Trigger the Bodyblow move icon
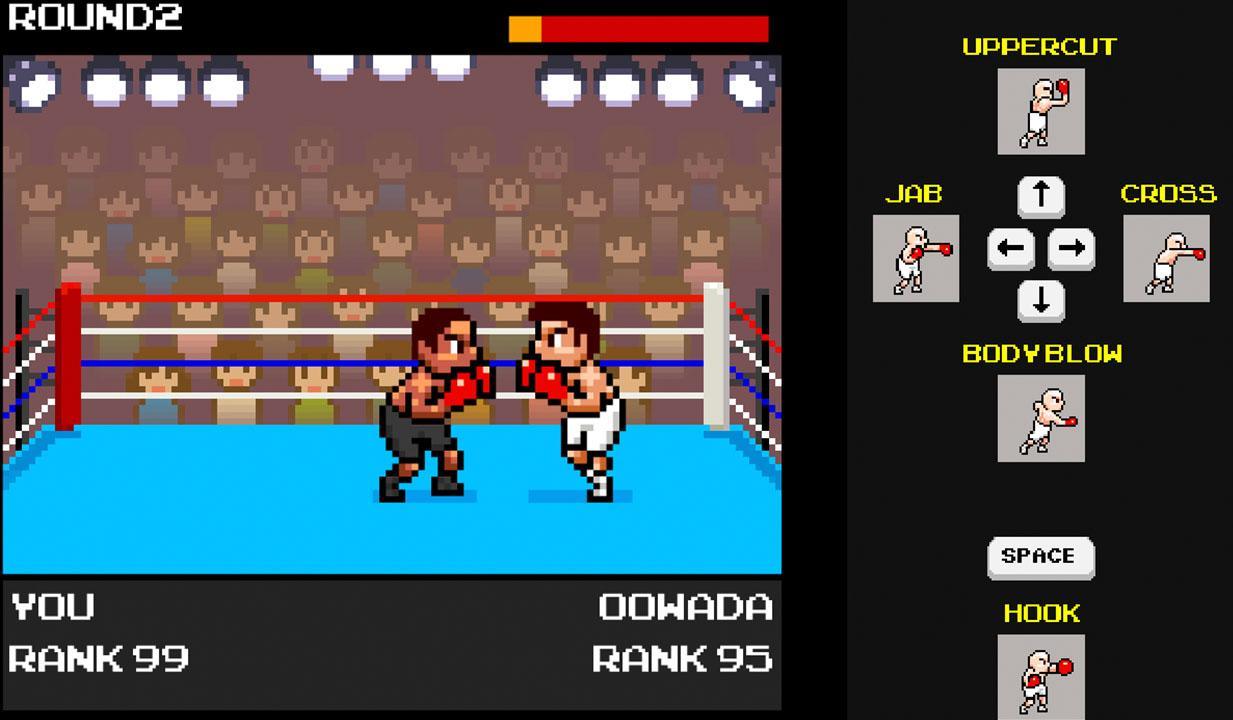Image resolution: width=1233 pixels, height=720 pixels. [x=1040, y=418]
